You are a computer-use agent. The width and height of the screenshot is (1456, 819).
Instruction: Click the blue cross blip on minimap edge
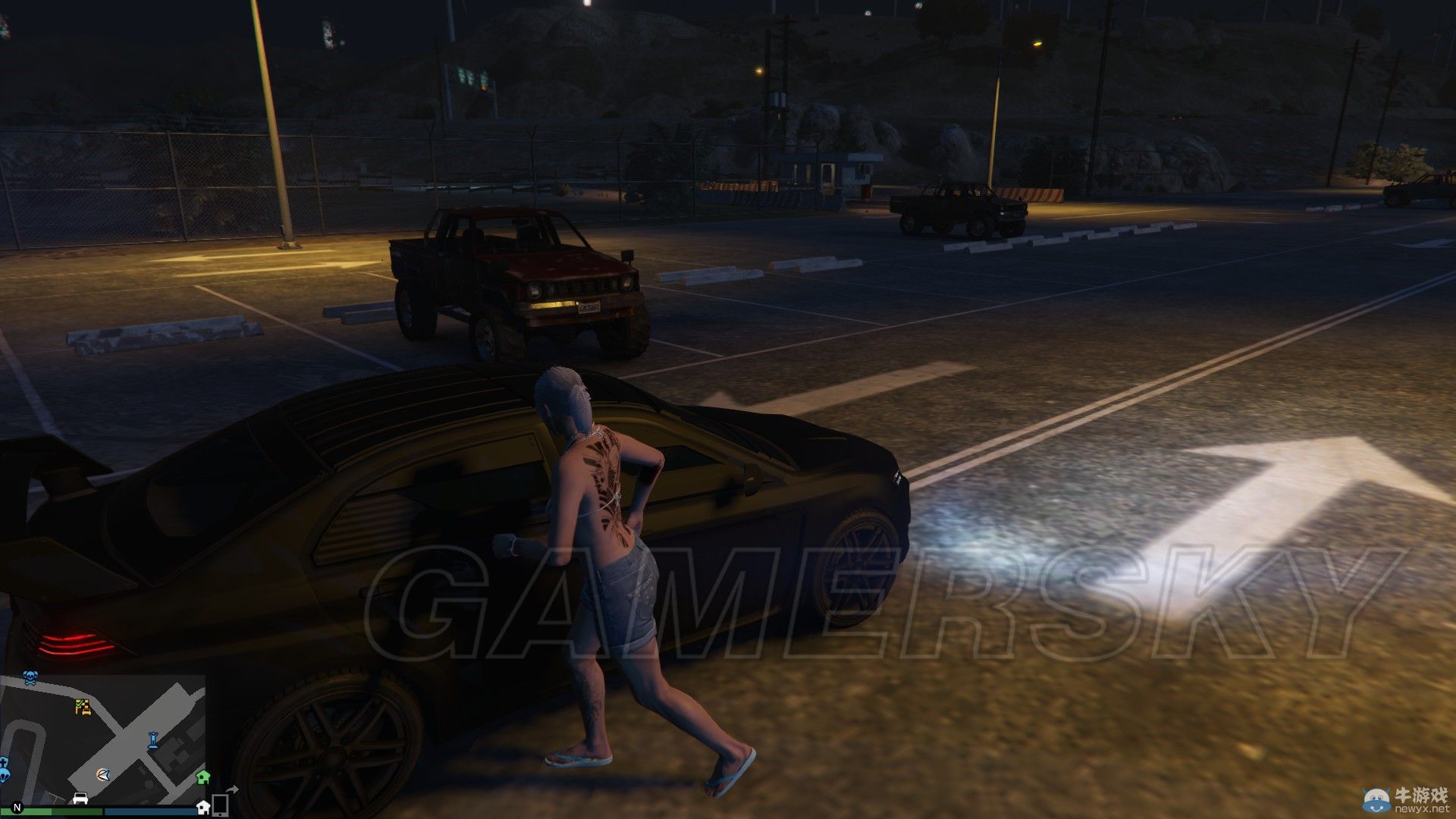point(4,761)
